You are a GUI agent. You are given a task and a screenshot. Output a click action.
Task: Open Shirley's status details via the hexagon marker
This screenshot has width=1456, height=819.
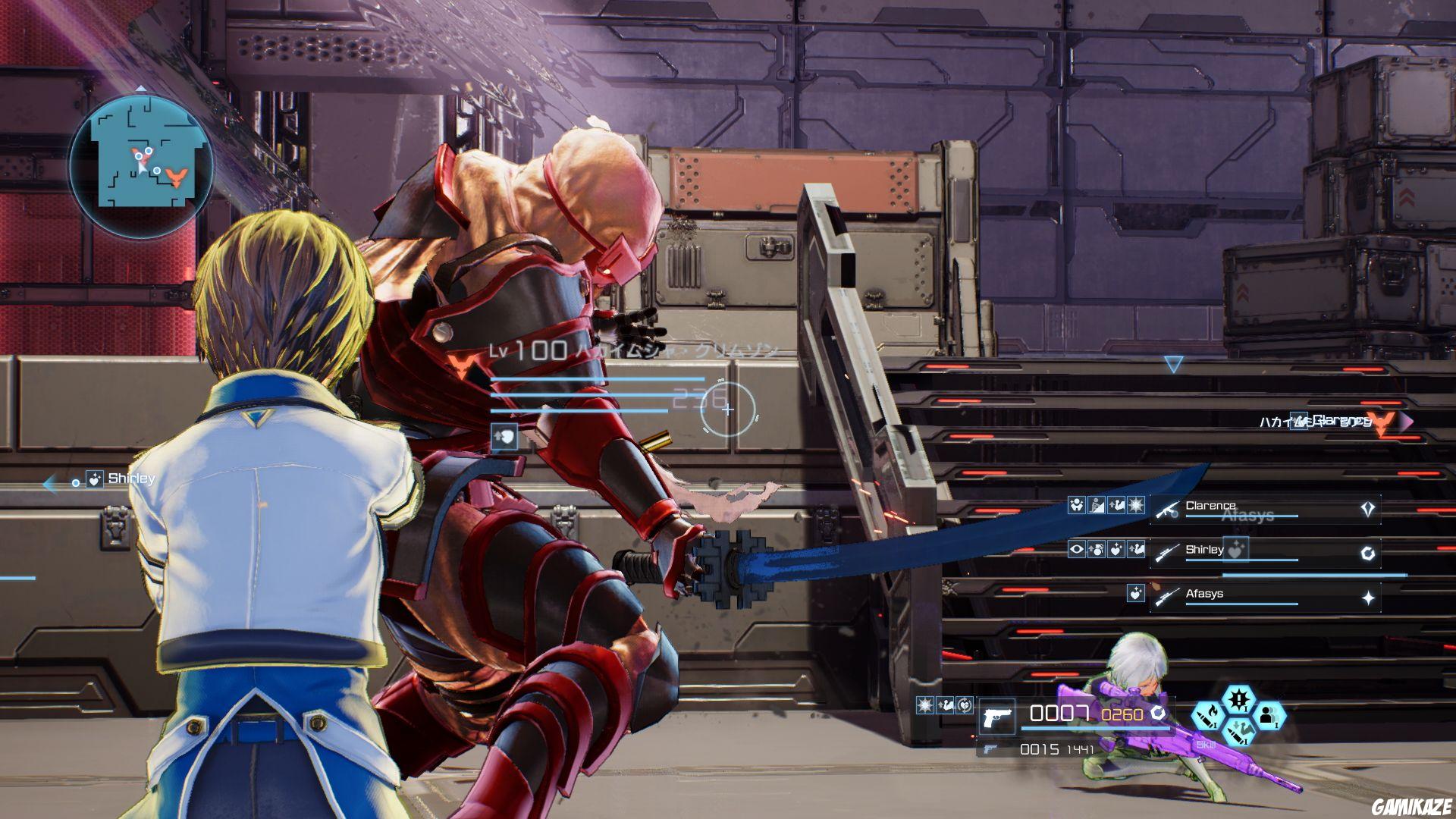[1368, 553]
